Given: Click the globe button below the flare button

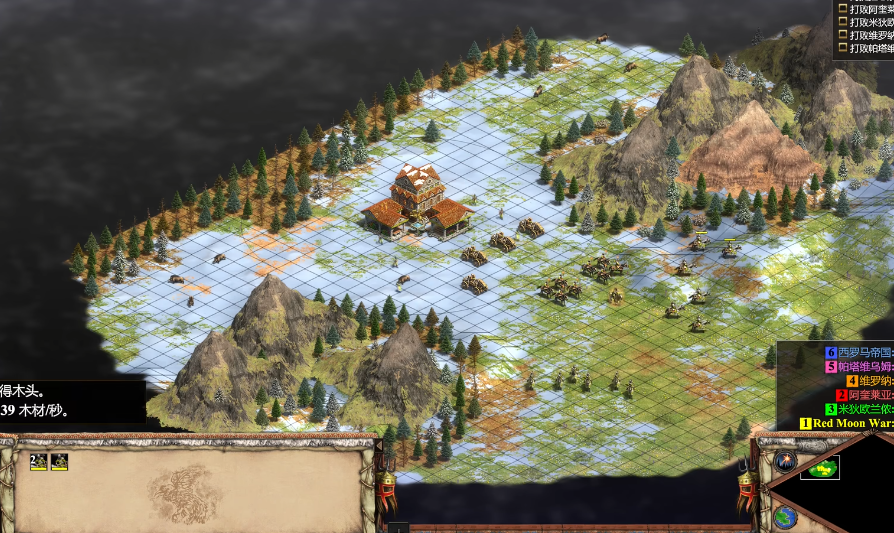Looking at the screenshot, I should (x=785, y=517).
